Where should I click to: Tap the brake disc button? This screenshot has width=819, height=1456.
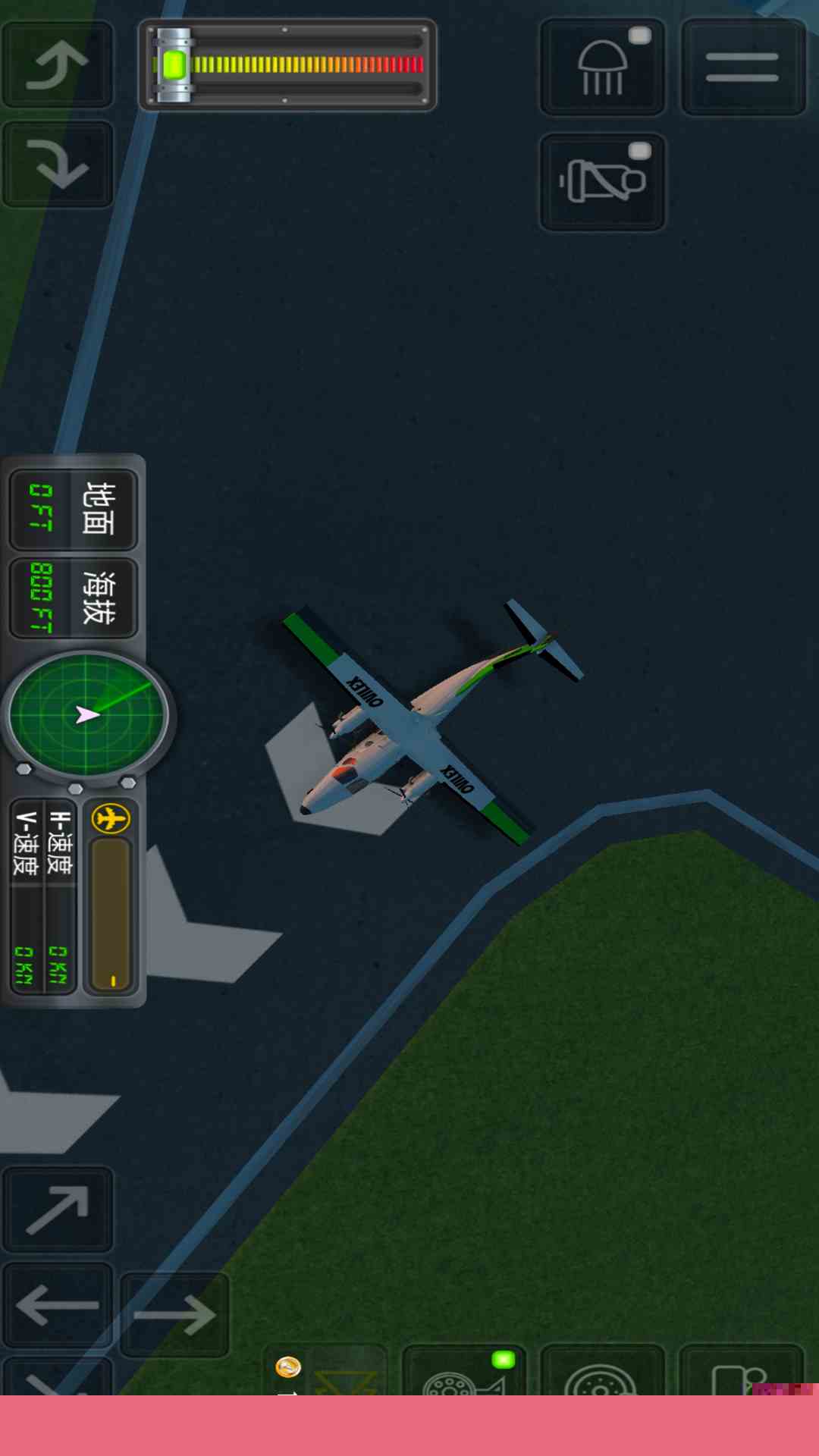click(x=601, y=1373)
